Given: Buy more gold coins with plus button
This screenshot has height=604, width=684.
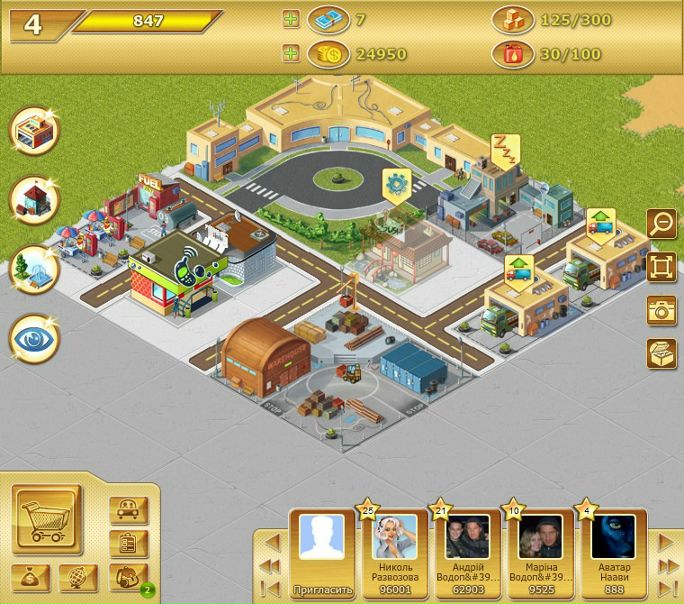Looking at the screenshot, I should pos(291,54).
